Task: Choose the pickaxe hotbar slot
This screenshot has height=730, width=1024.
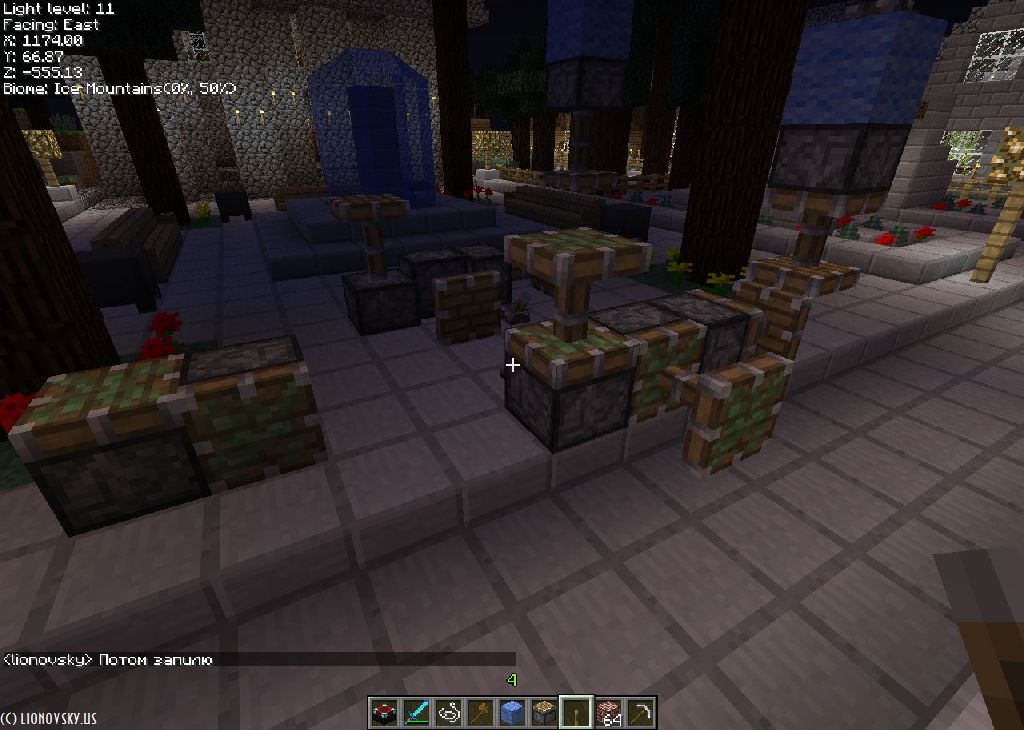Action: pos(640,712)
